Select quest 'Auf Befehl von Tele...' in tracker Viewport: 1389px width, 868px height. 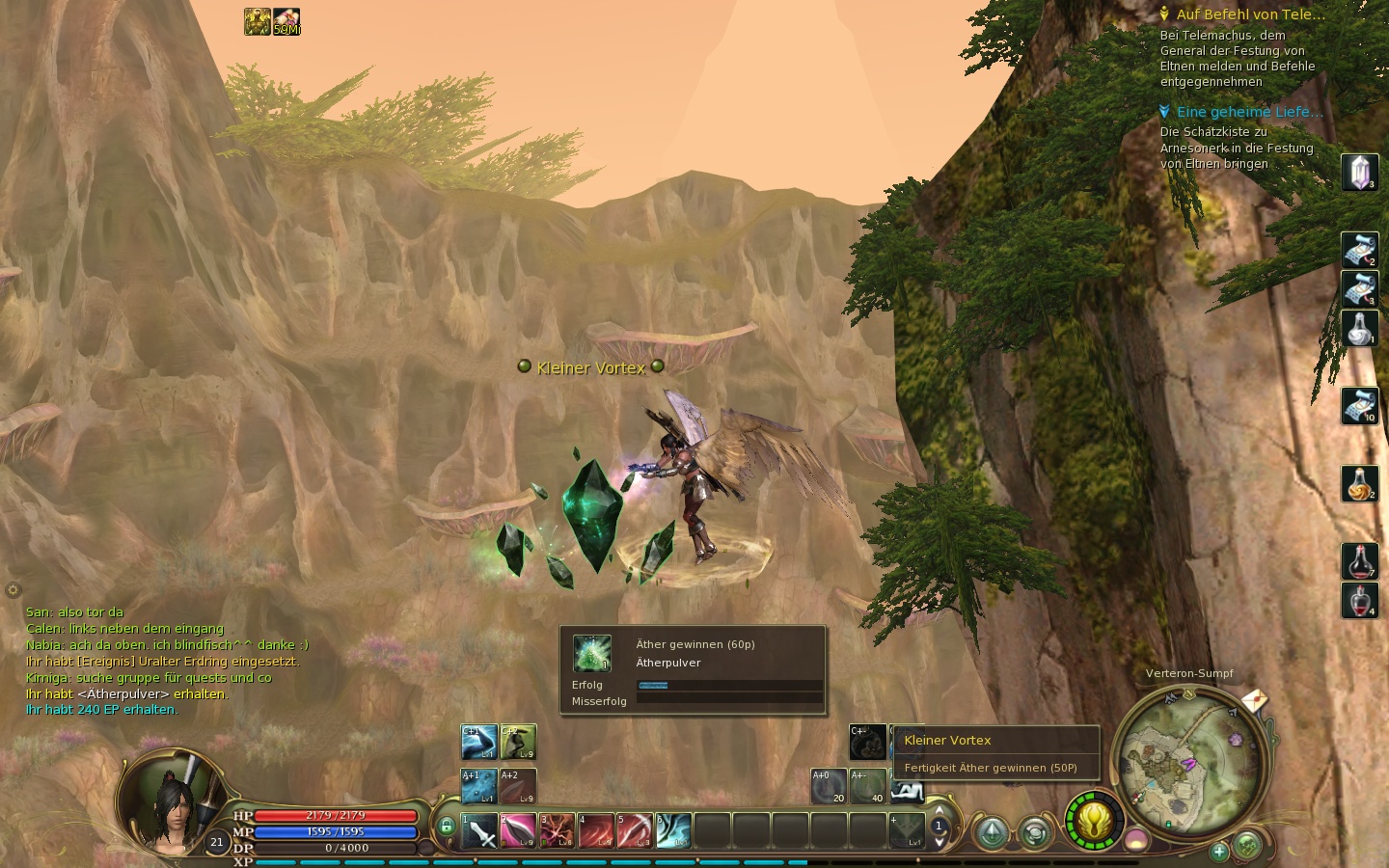[x=1250, y=14]
